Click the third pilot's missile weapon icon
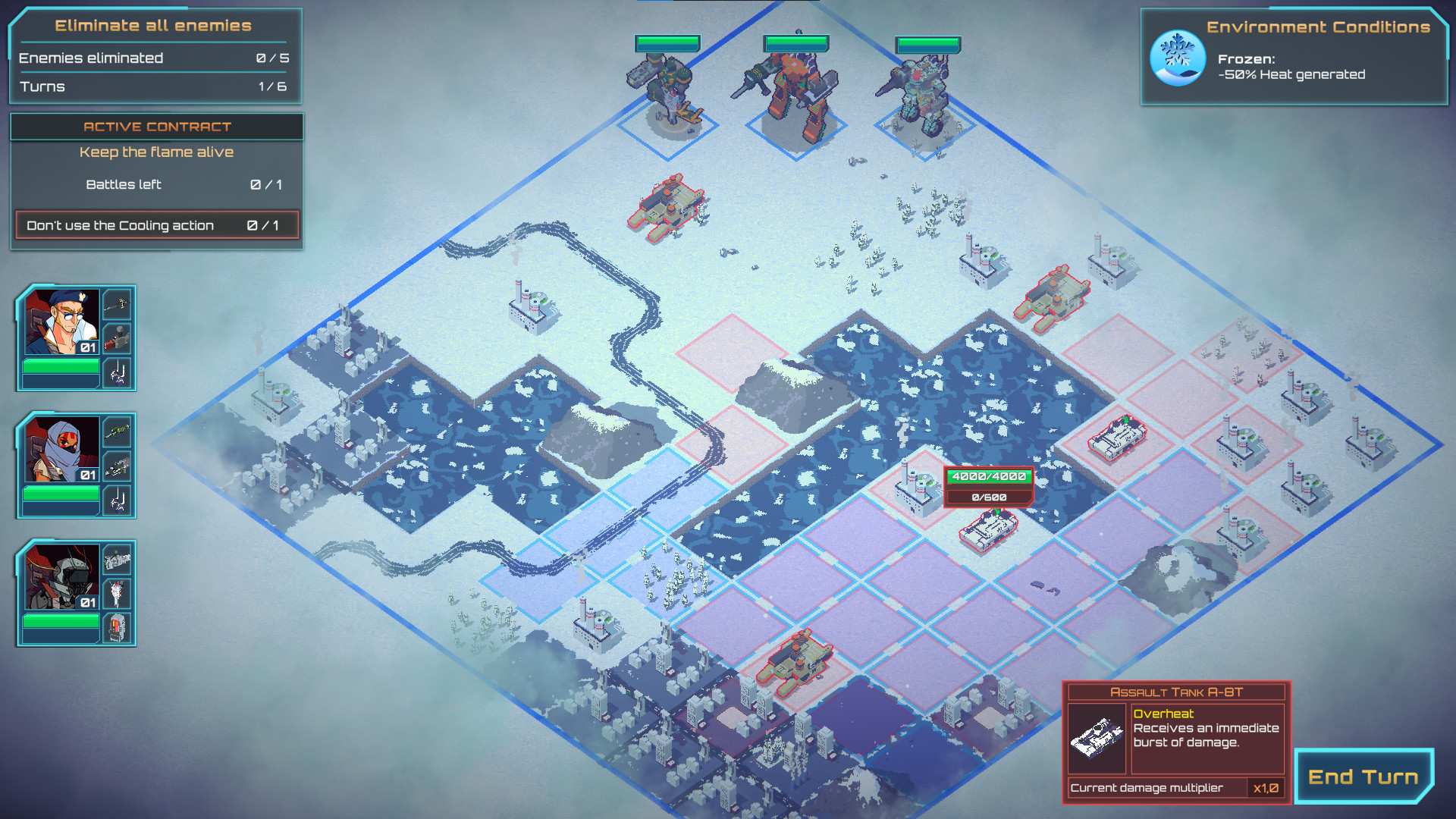The height and width of the screenshot is (819, 1456). tap(118, 592)
